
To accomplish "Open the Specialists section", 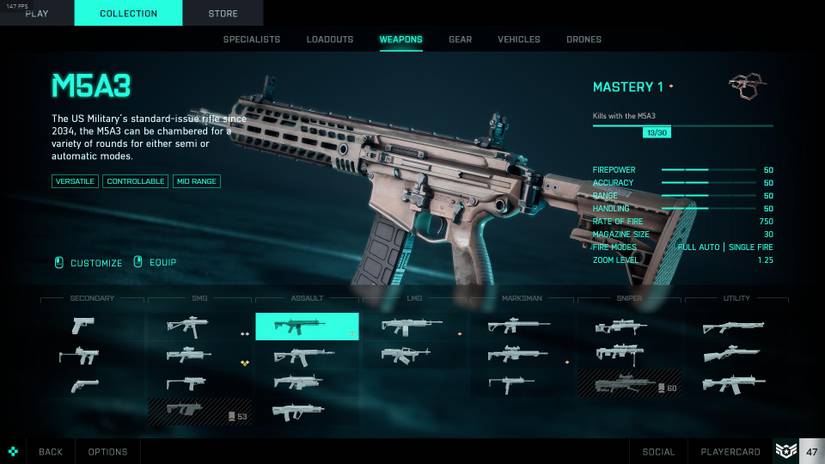I will point(251,40).
